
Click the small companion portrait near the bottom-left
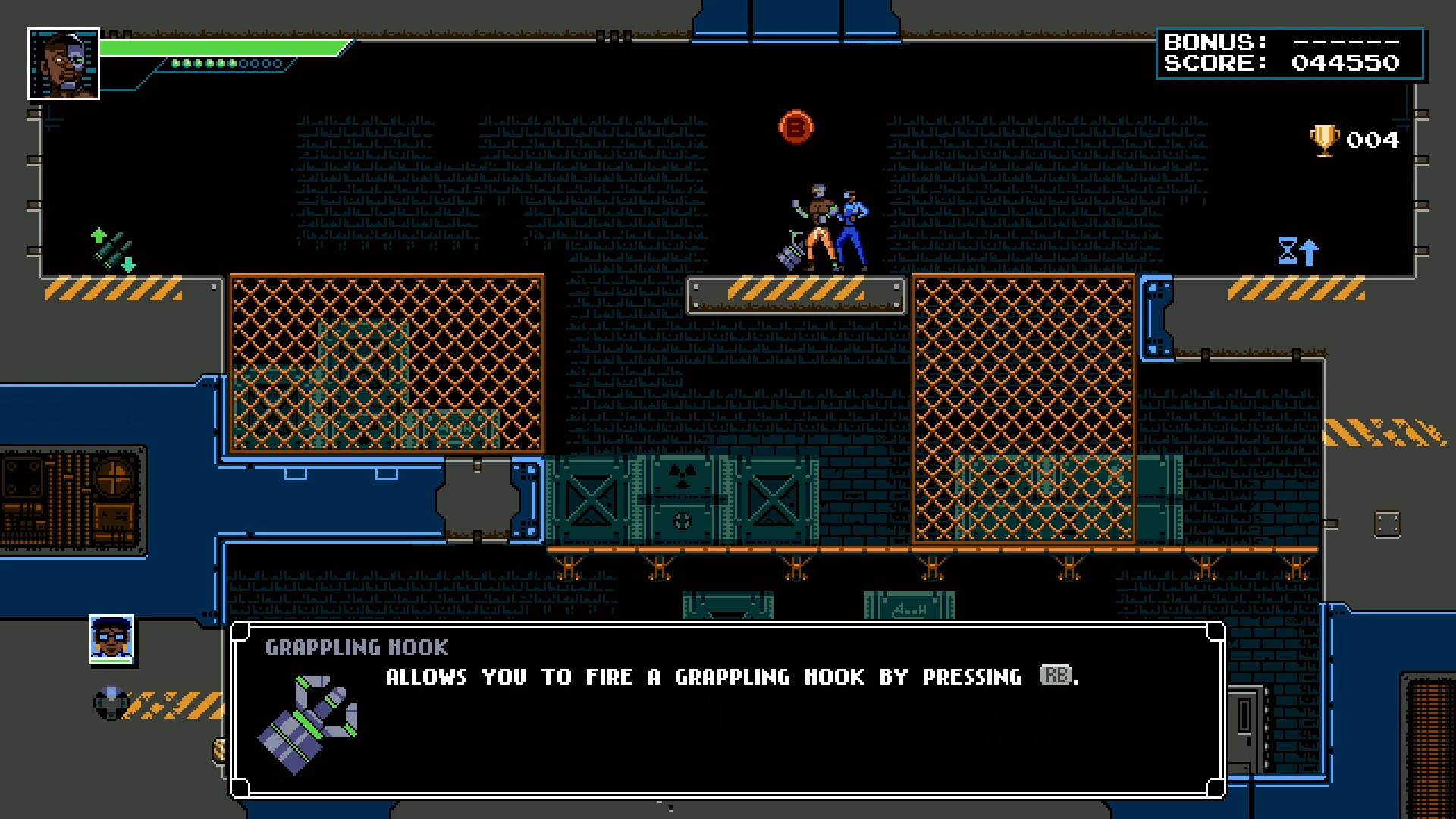111,639
